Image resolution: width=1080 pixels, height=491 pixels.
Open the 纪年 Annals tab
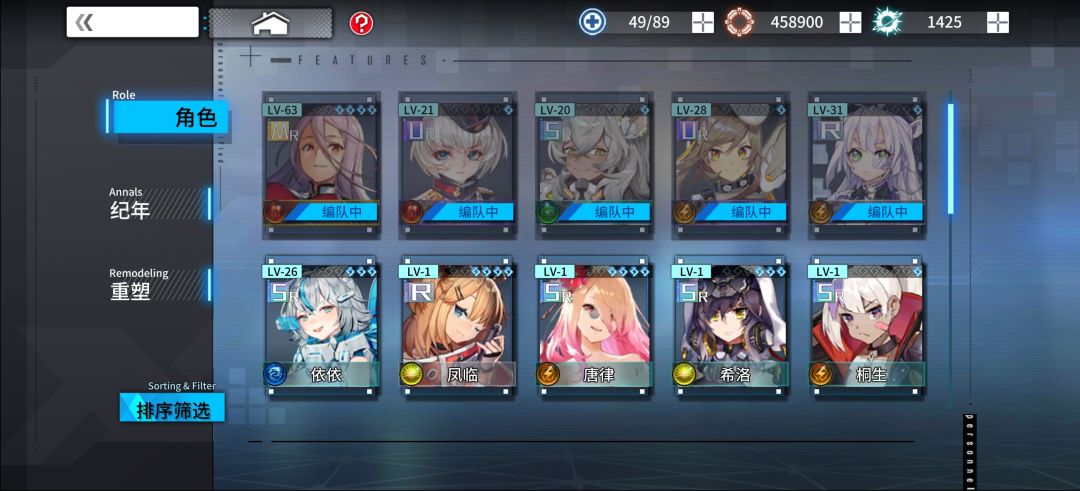160,203
